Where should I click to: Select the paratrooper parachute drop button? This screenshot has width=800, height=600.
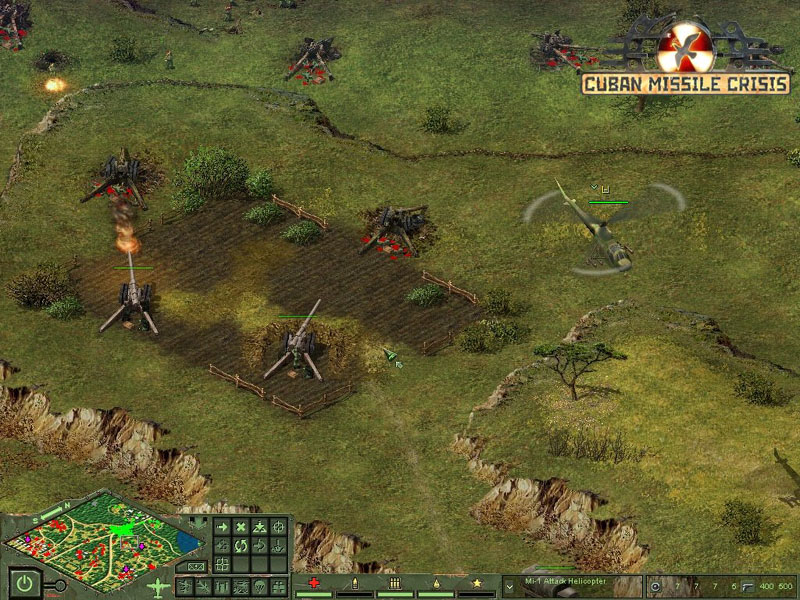(x=259, y=586)
